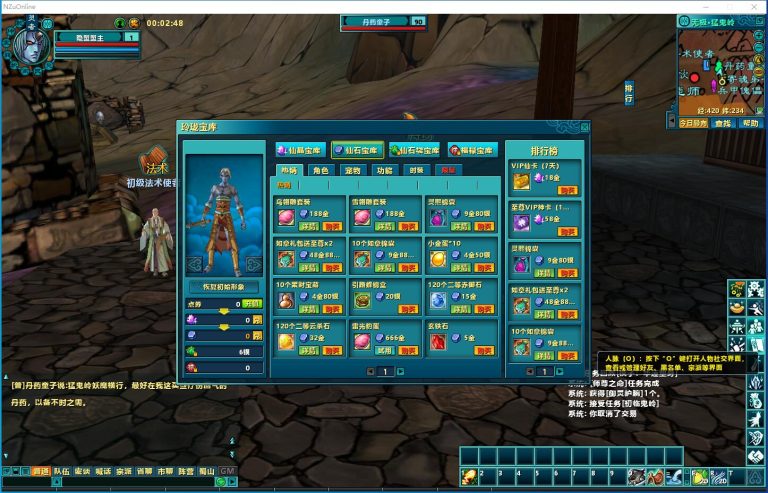The width and height of the screenshot is (768, 493).
Task: Go to next page of shop items
Action: coord(400,371)
